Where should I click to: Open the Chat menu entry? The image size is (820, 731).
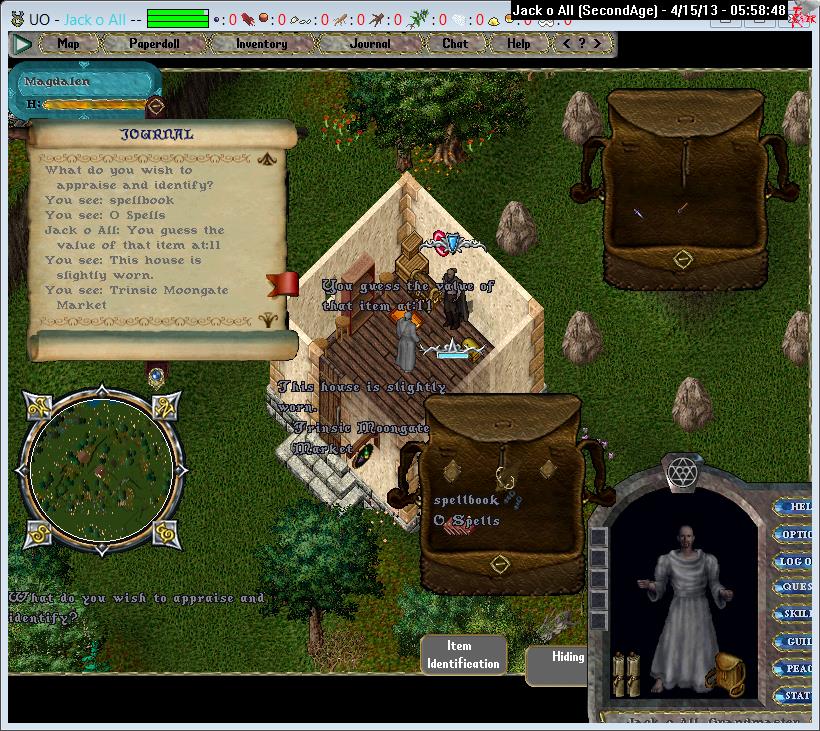455,44
